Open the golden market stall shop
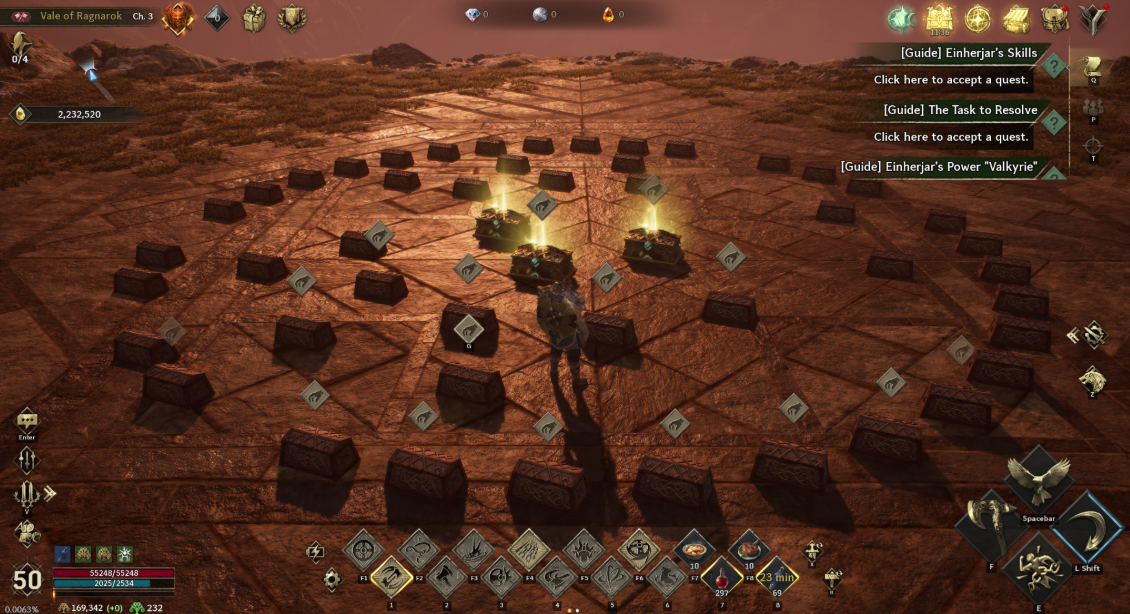Screen dimensions: 1130x614 coord(1016,18)
